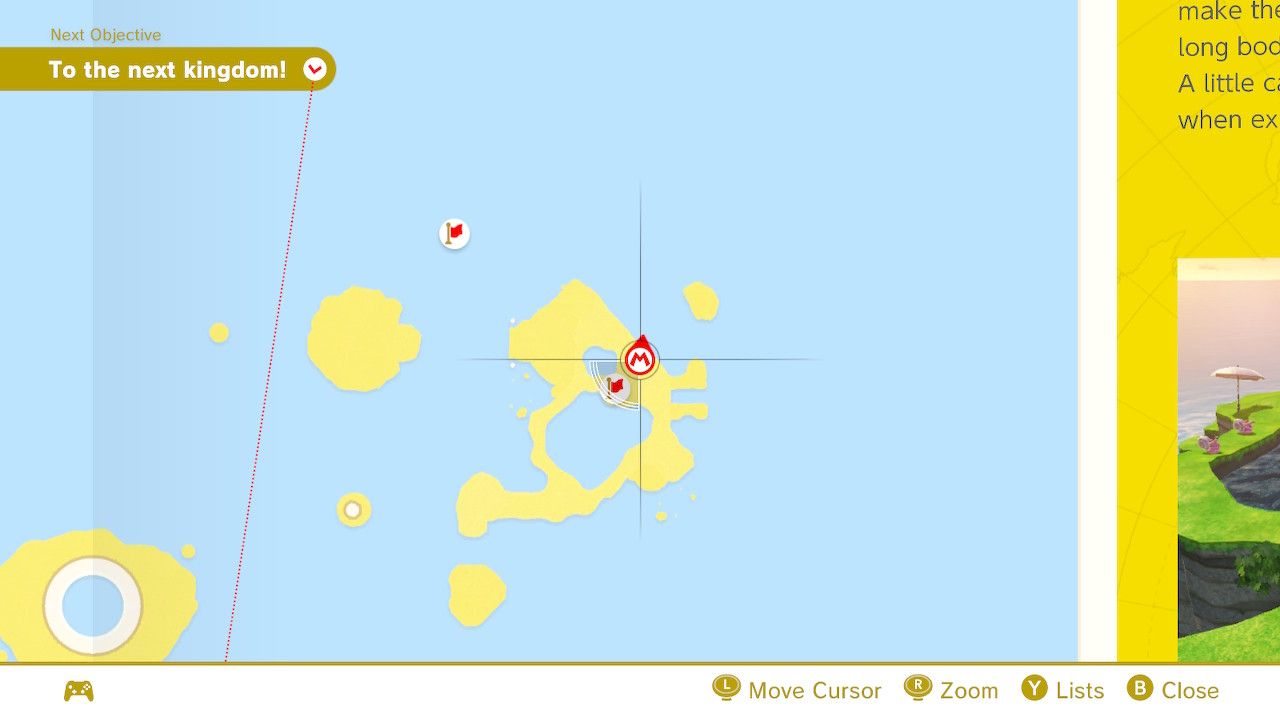Click the checkpoint flag near the island center
The height and width of the screenshot is (720, 1280).
[x=614, y=387]
